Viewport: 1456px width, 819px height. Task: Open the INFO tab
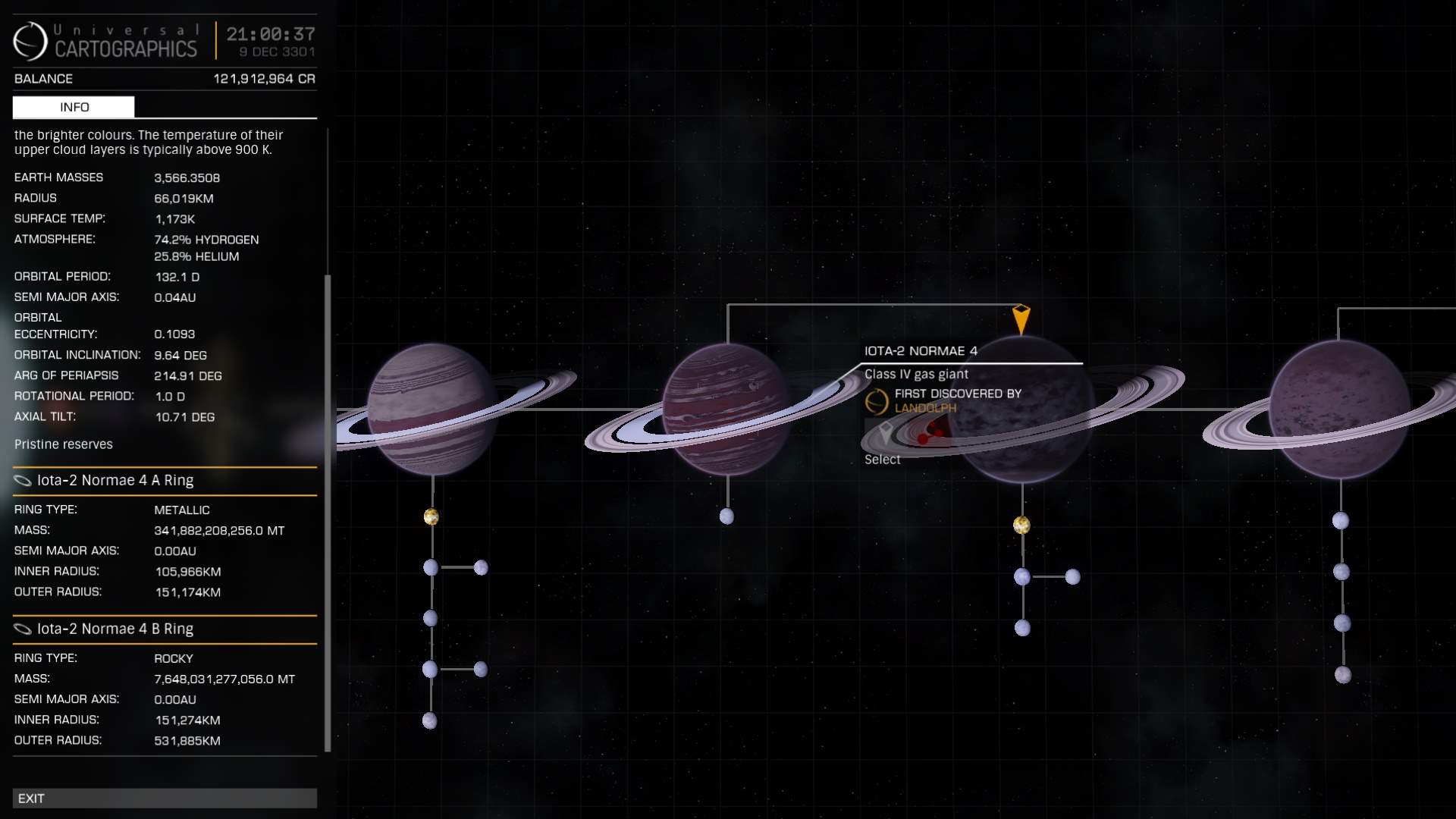coord(74,107)
